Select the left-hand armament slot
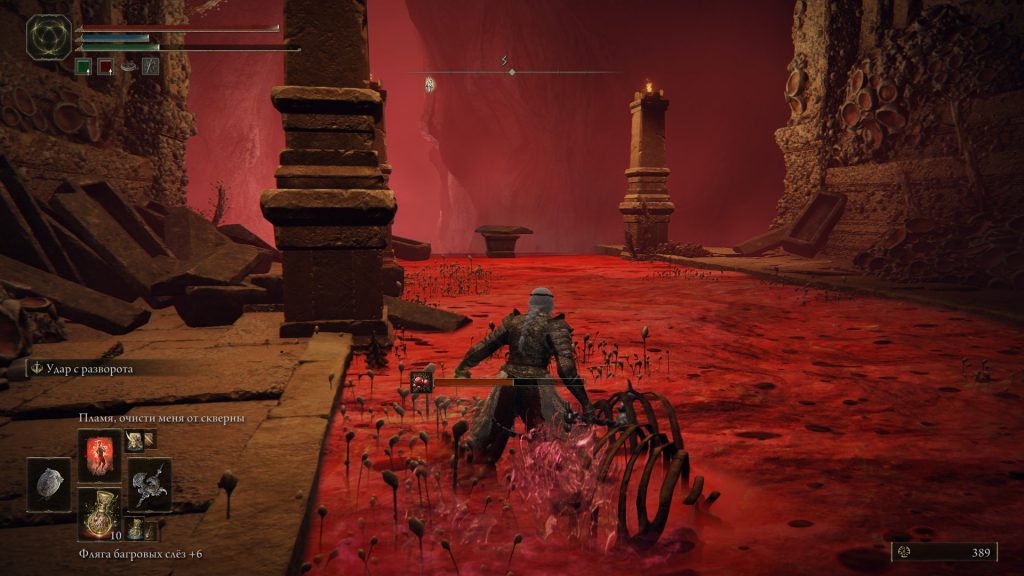The image size is (1024, 576). pos(49,484)
